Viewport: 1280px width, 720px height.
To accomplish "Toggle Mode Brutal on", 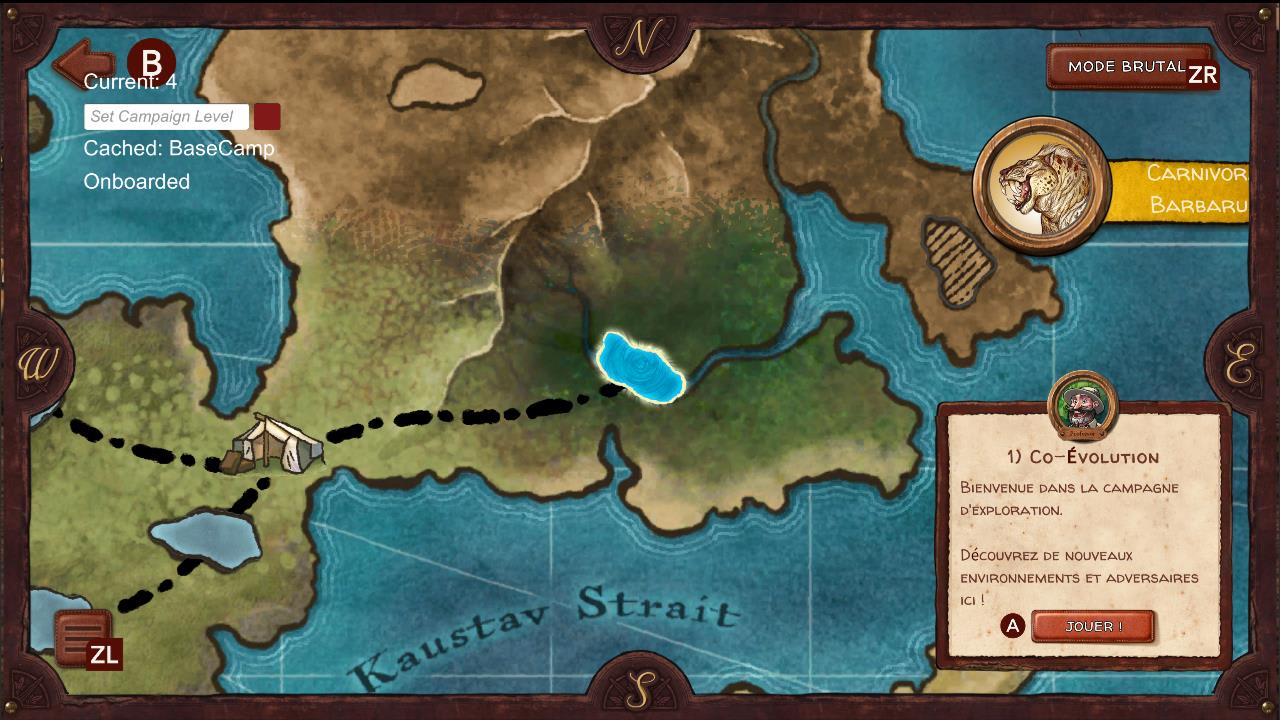I will point(1127,67).
